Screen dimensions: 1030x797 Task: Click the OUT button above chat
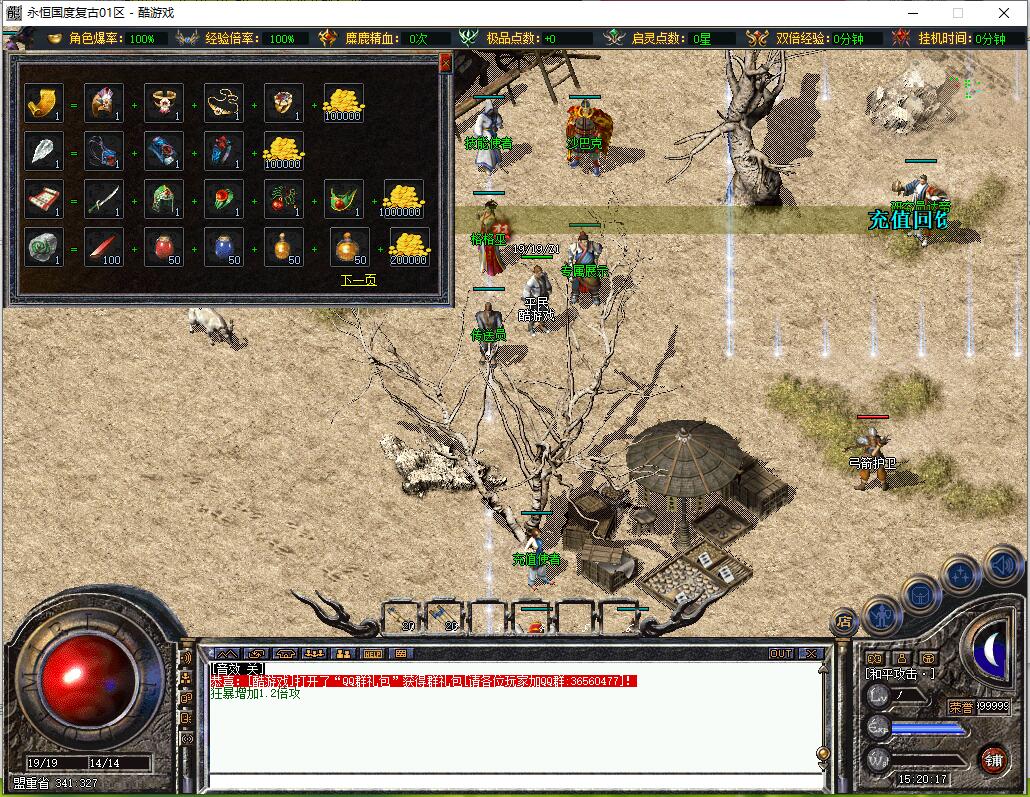pyautogui.click(x=781, y=654)
